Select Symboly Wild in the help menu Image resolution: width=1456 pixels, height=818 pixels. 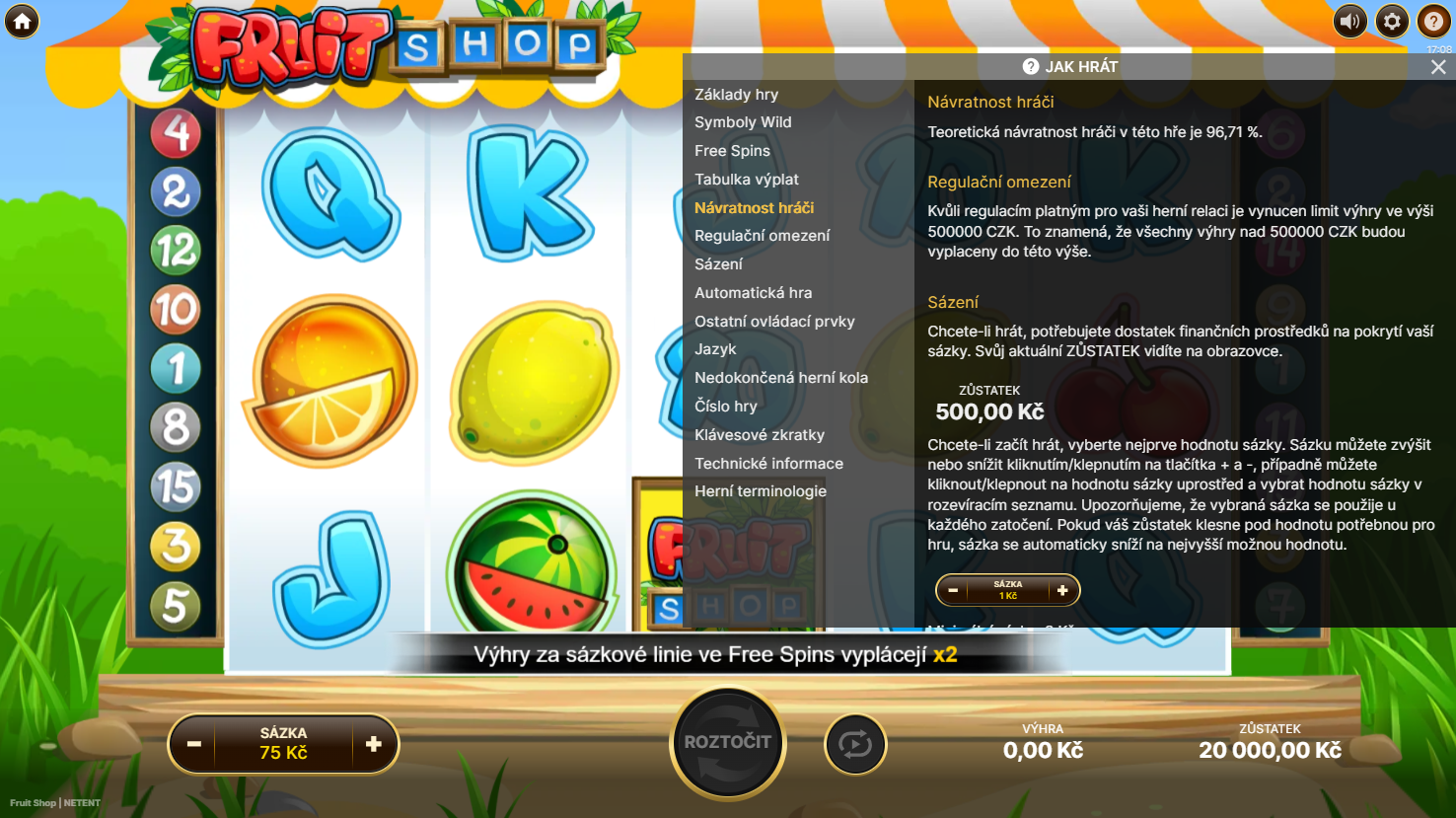743,122
